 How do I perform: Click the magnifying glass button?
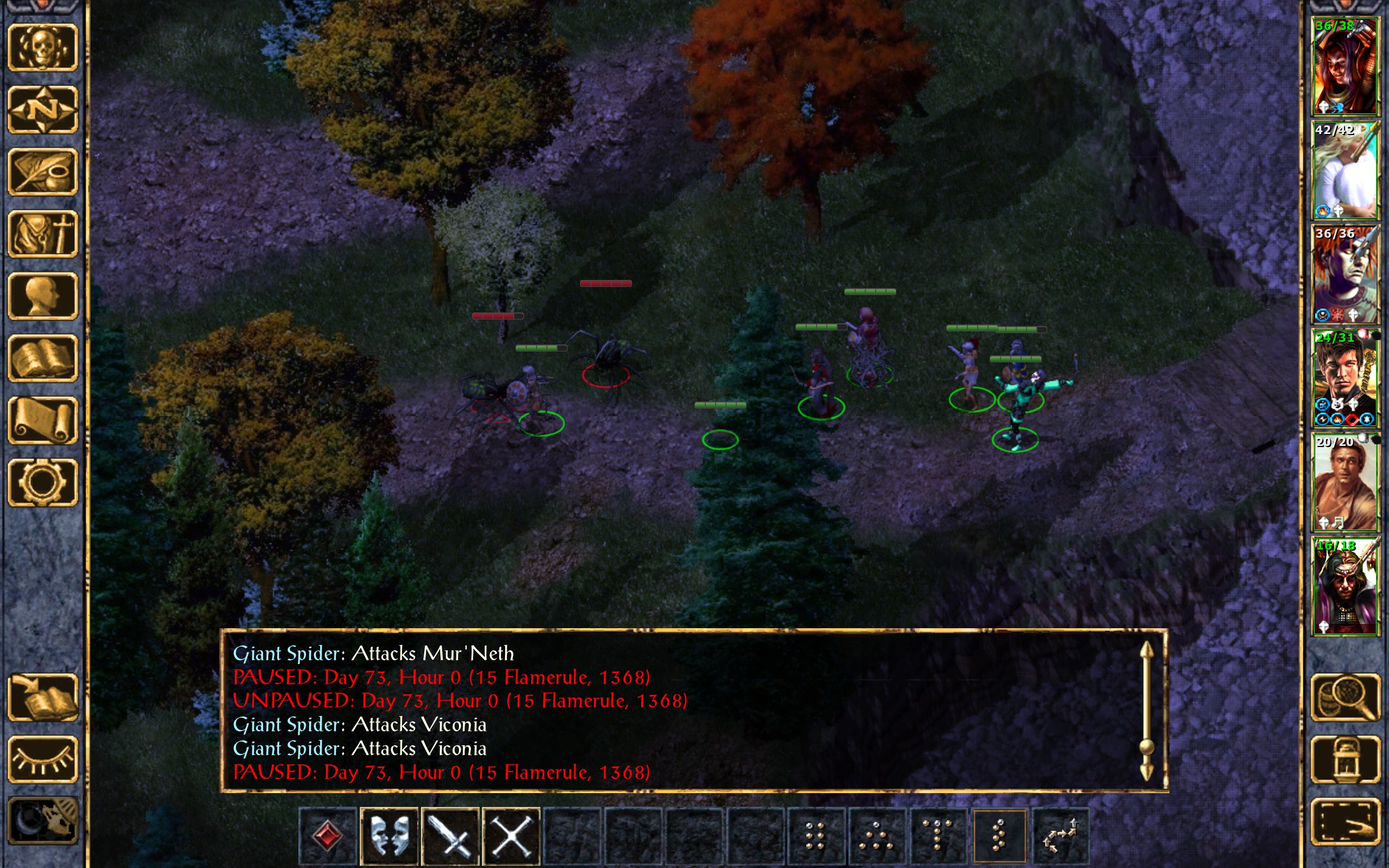point(1345,697)
